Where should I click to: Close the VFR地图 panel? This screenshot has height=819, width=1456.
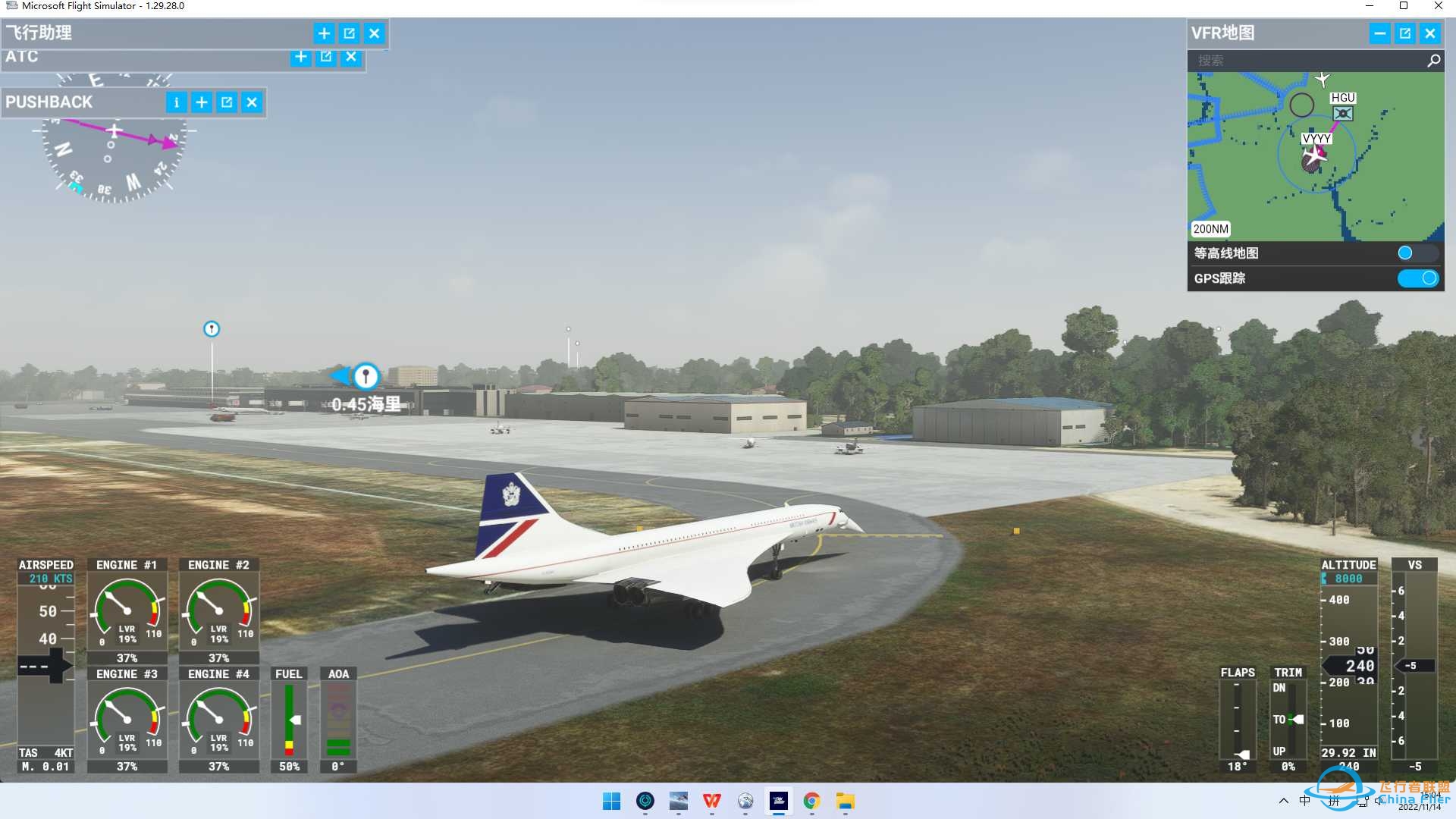[1429, 33]
